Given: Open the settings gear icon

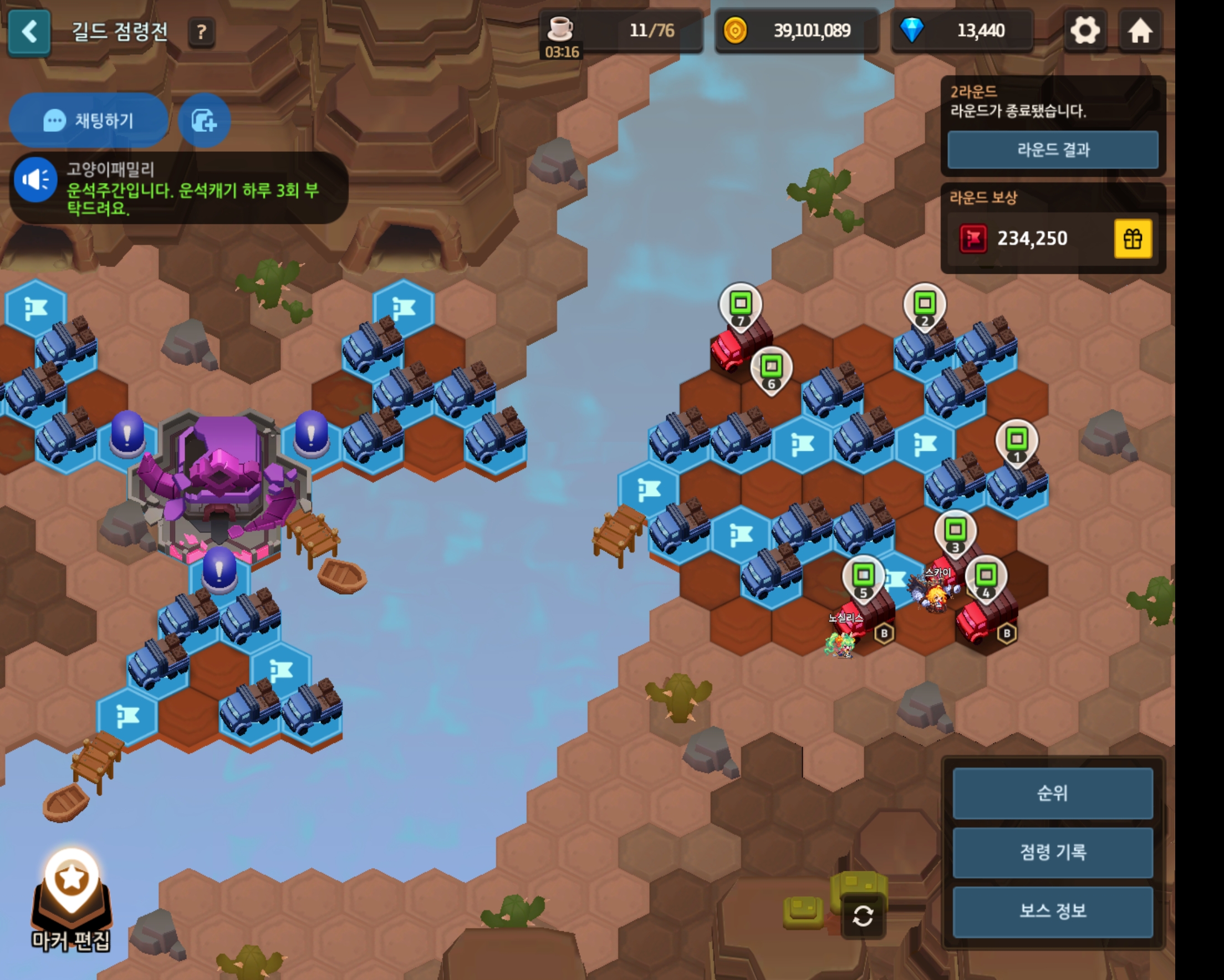Looking at the screenshot, I should (x=1084, y=30).
